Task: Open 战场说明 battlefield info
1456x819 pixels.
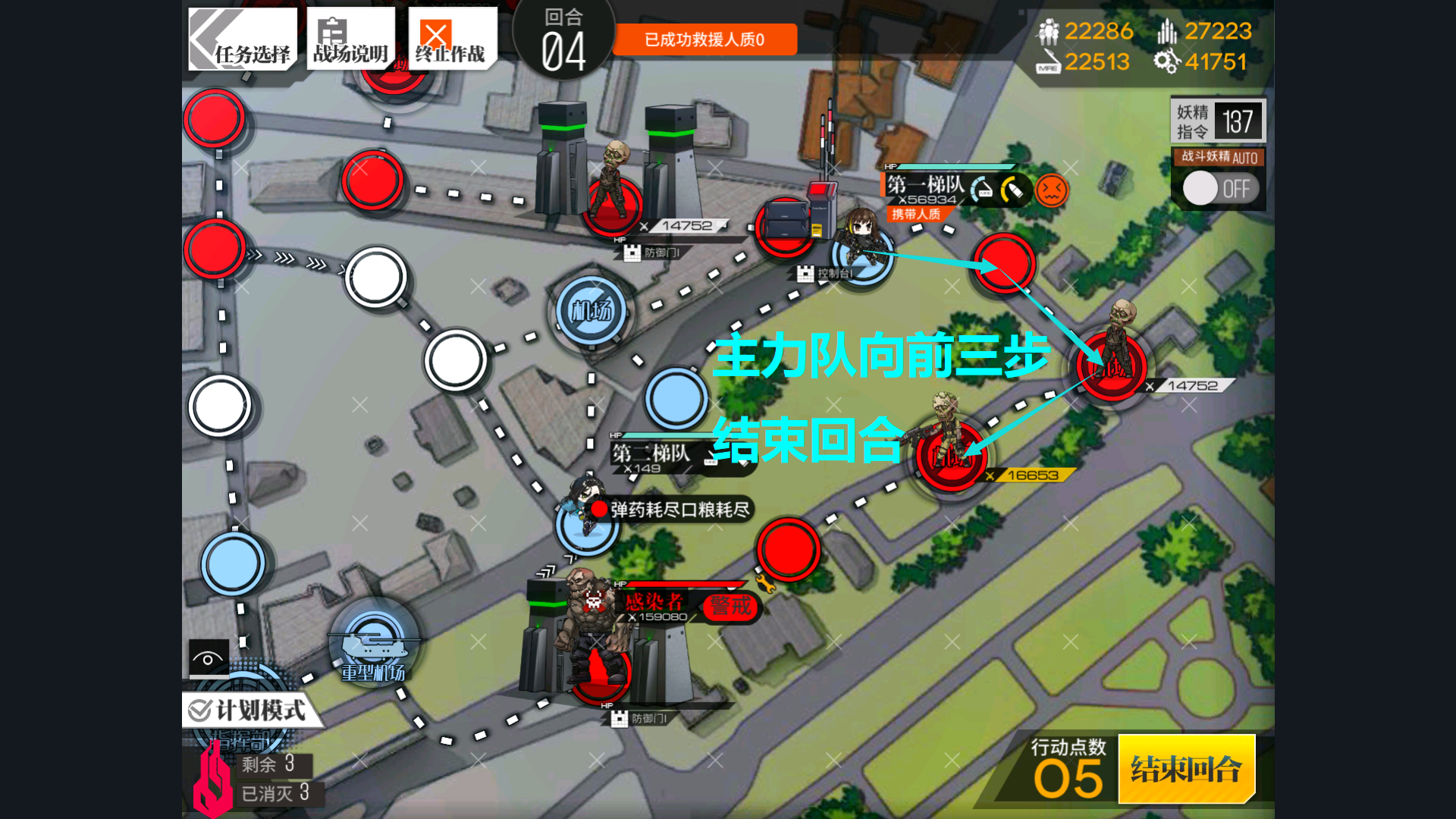Action: tap(350, 39)
